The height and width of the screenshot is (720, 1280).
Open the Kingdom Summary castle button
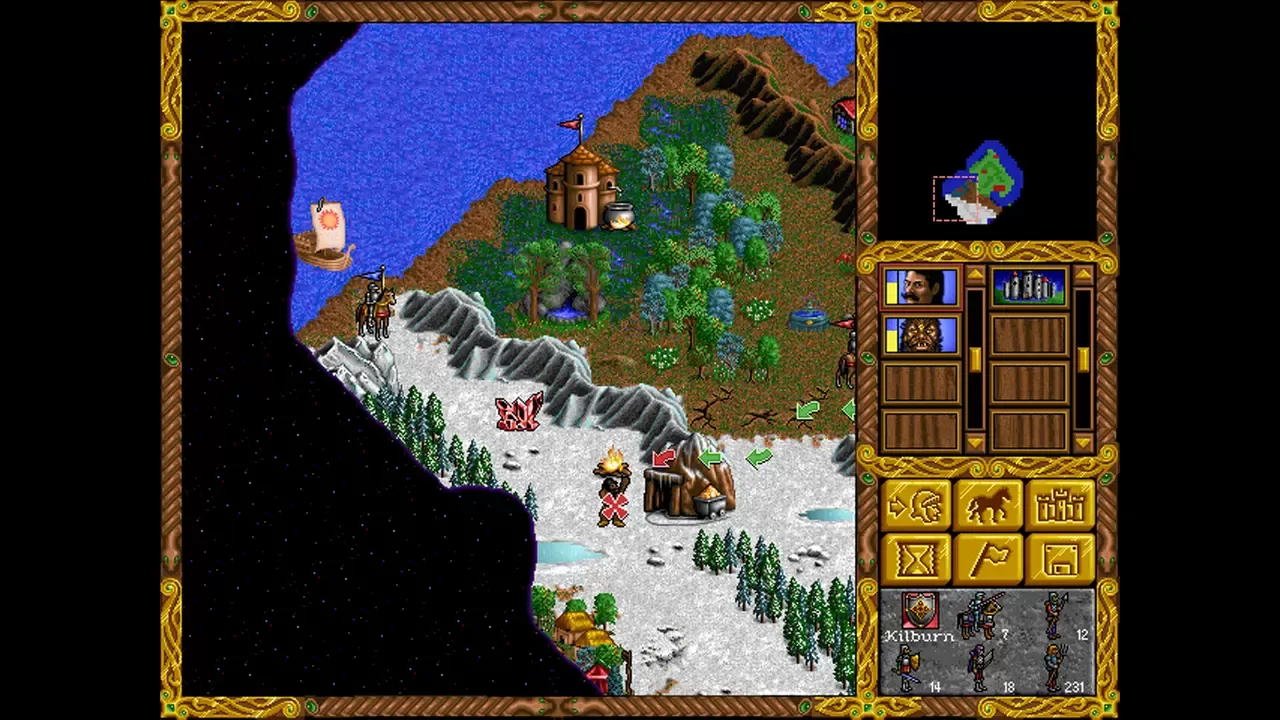point(1058,506)
